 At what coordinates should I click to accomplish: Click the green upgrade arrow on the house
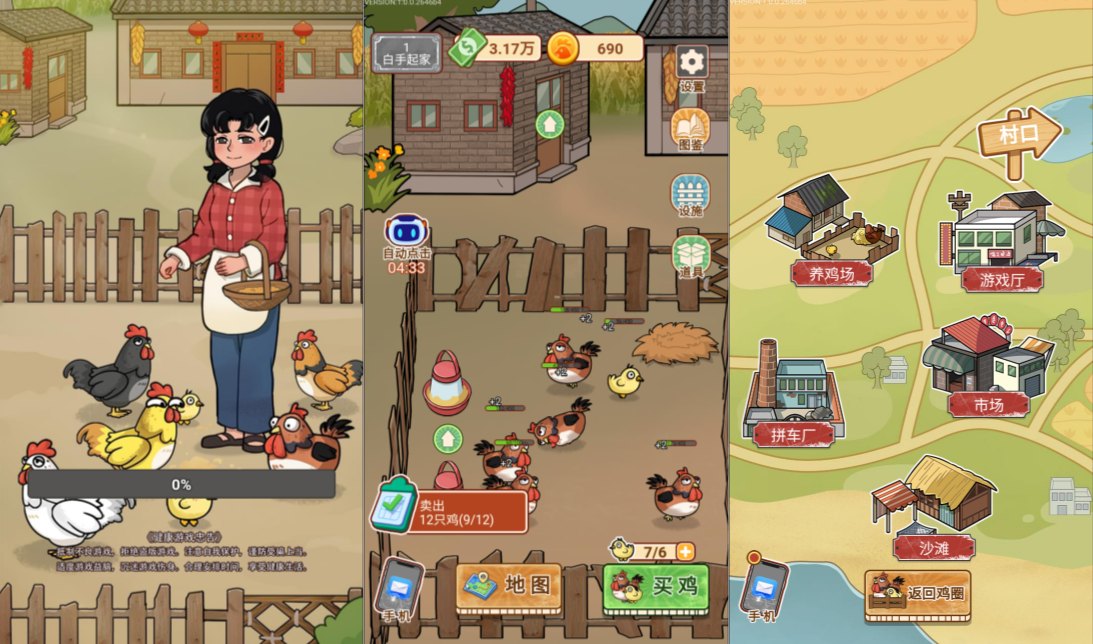tap(549, 125)
